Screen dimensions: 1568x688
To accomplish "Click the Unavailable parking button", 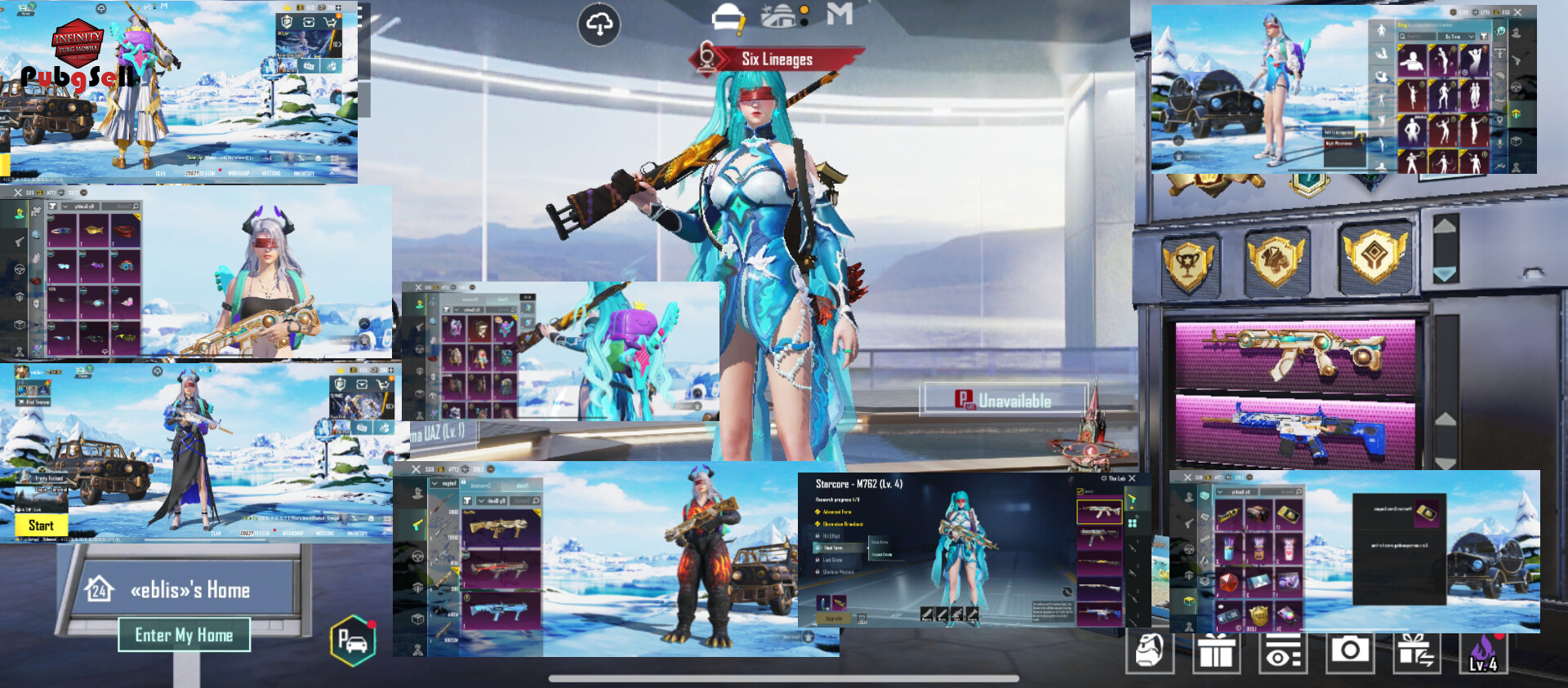I will tap(1004, 400).
